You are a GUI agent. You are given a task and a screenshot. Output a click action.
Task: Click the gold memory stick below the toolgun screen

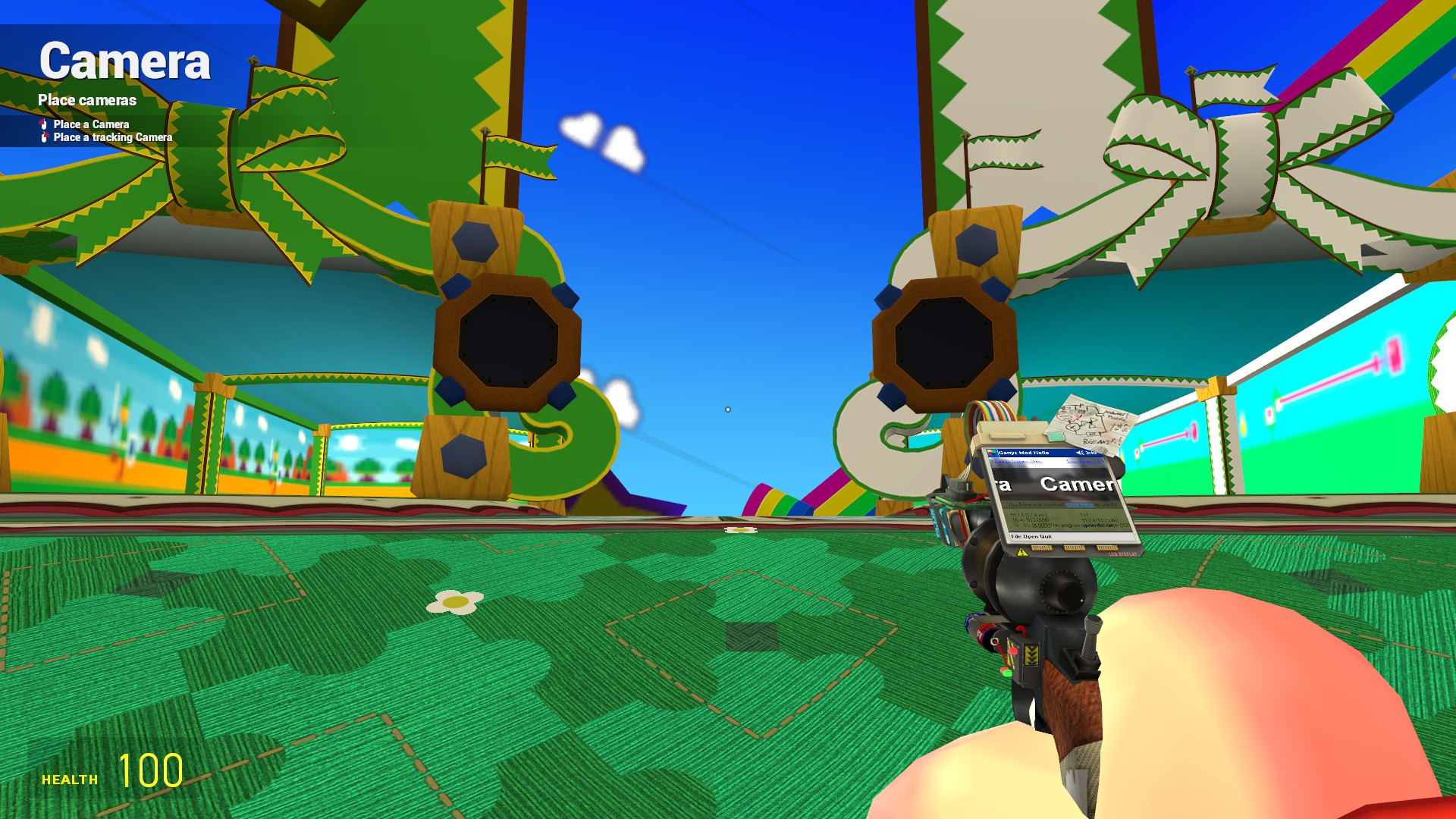tap(1074, 548)
